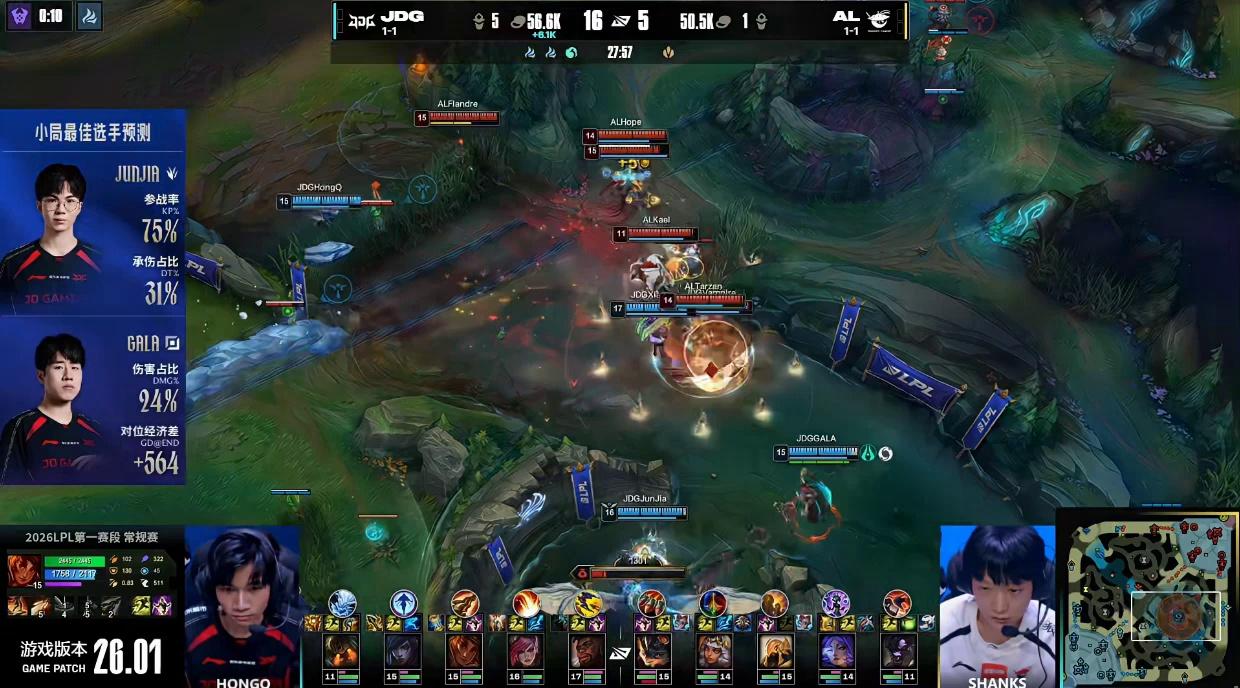Open HONGO's player camera feed

[x=243, y=605]
